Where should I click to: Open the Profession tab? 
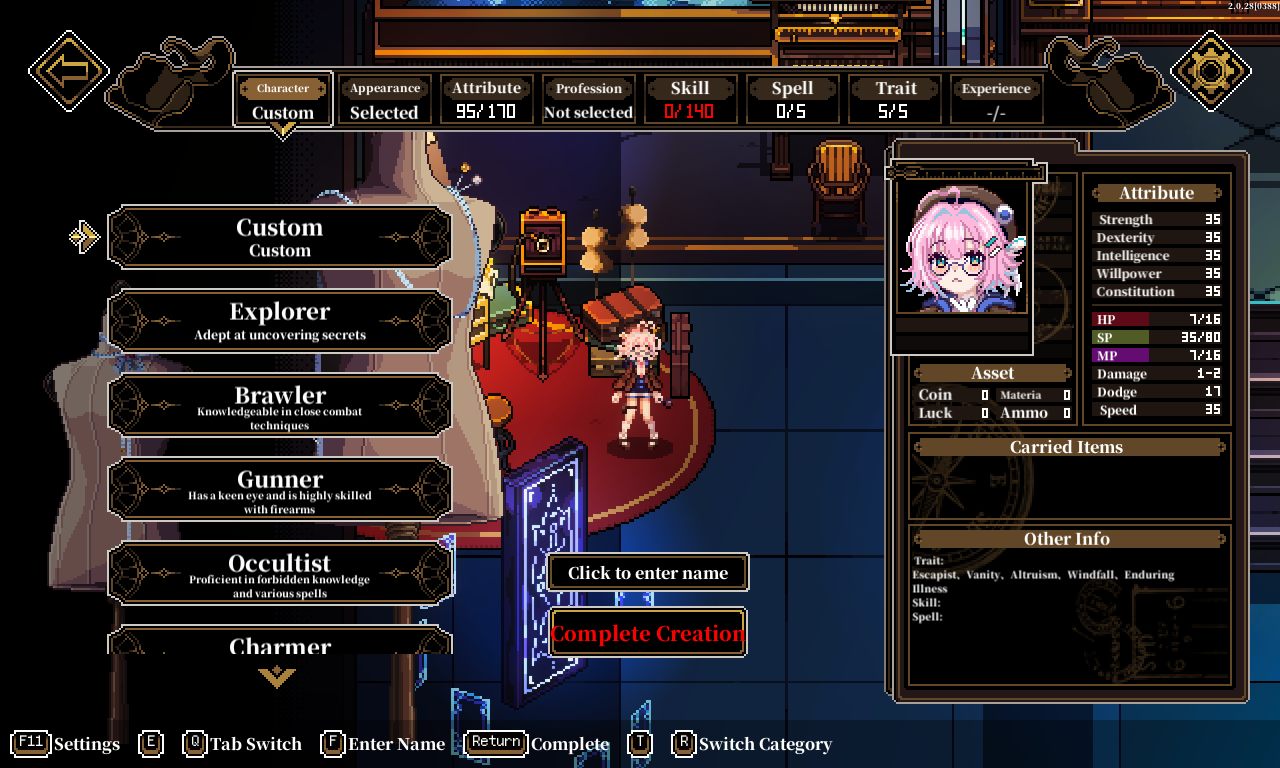tap(588, 100)
